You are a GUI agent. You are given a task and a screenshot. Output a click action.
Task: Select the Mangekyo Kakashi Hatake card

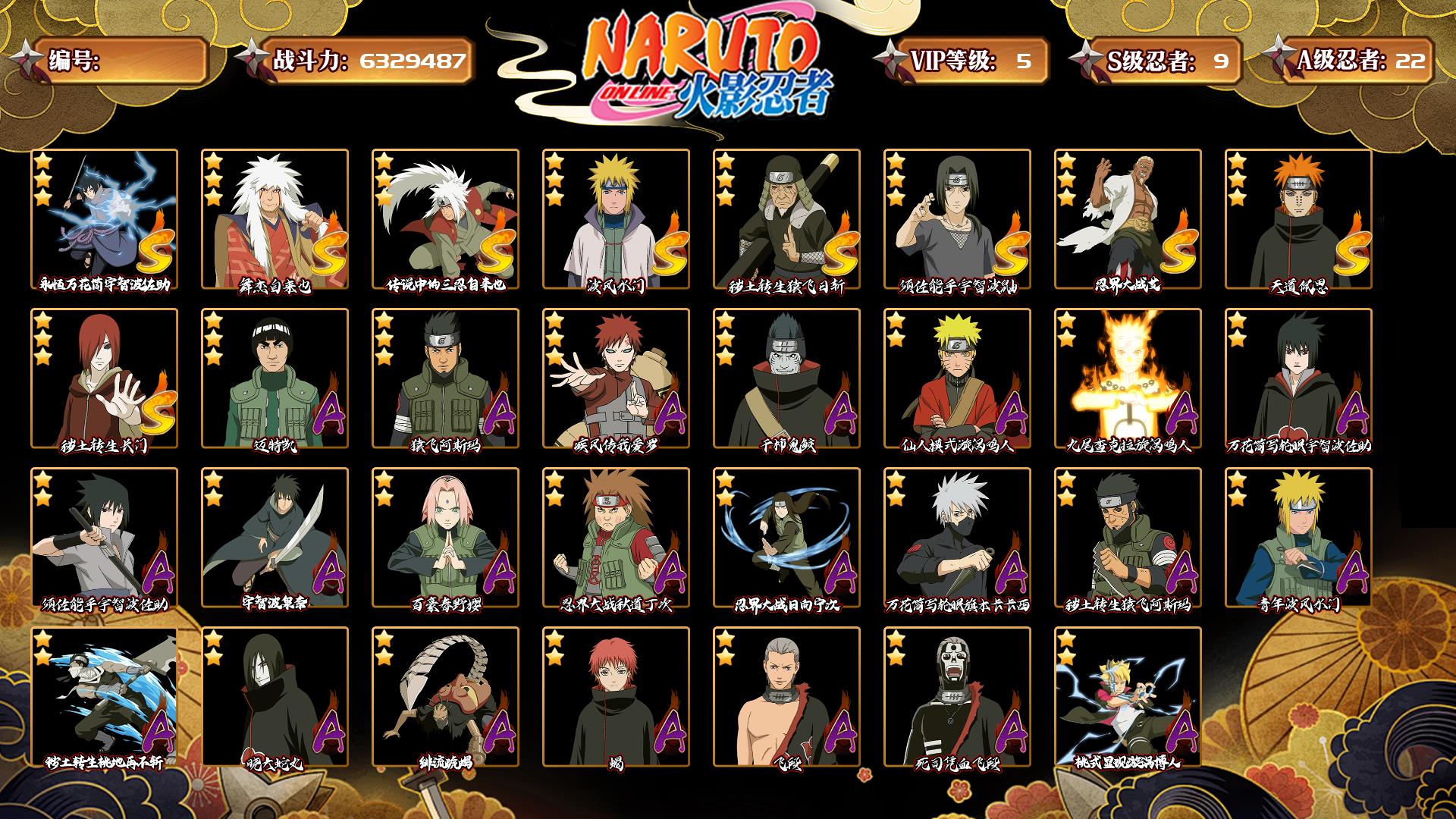click(x=957, y=537)
